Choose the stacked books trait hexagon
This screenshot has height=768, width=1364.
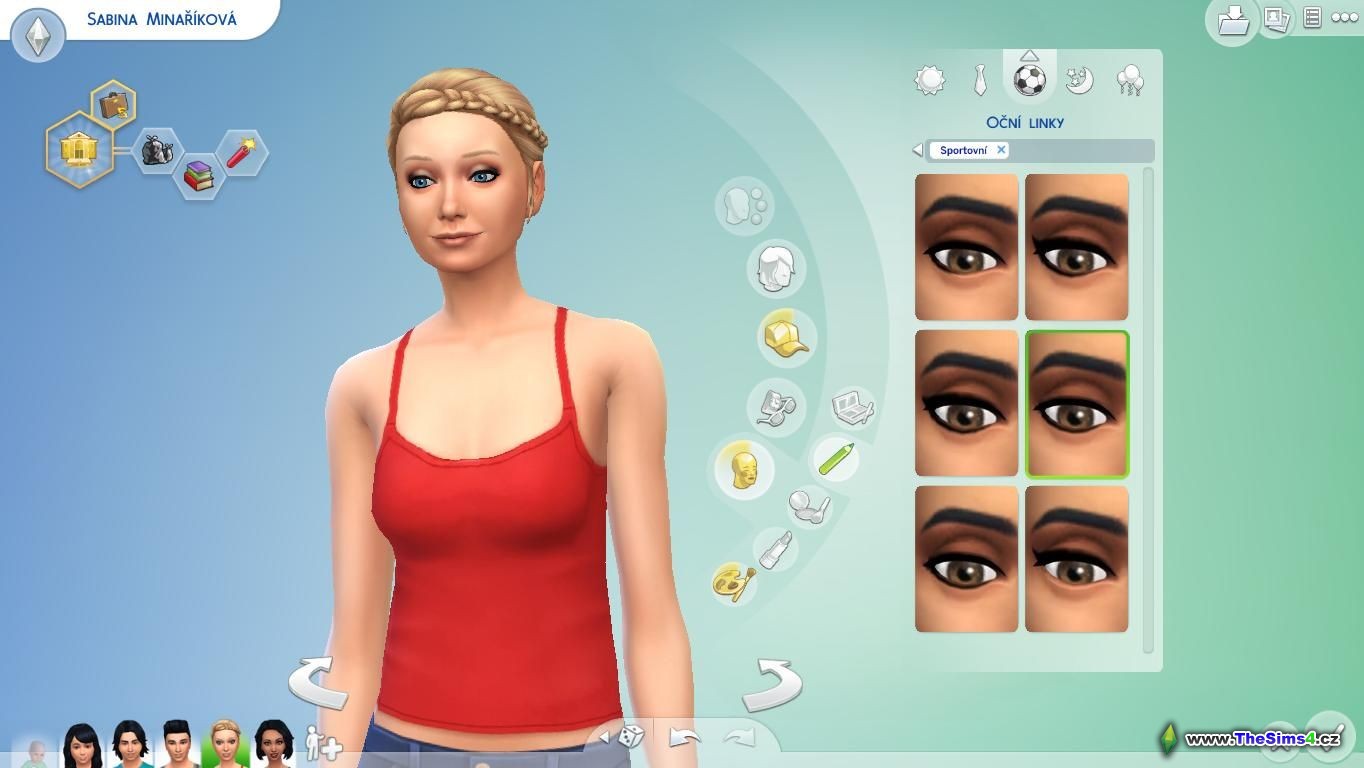(x=198, y=176)
